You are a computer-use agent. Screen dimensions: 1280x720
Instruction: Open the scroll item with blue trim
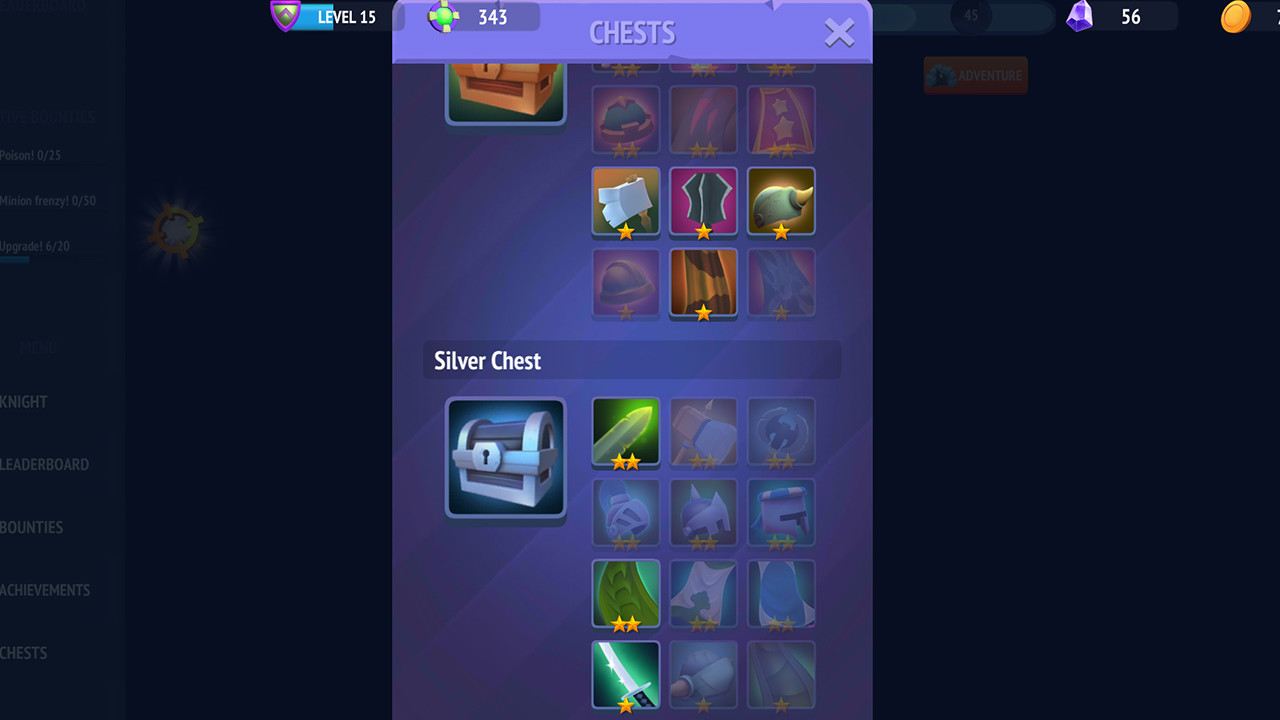coord(781,513)
